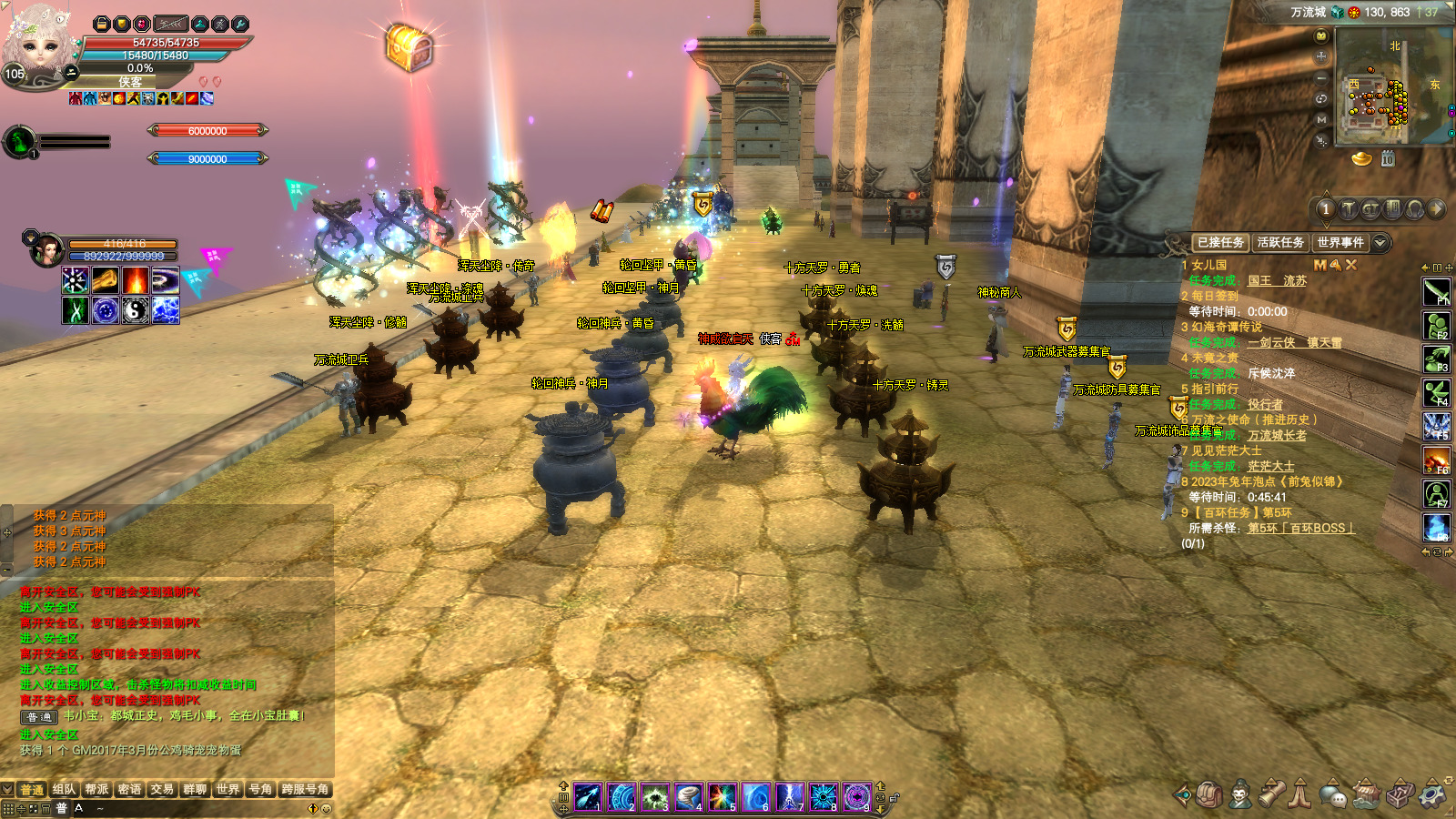Screen dimensions: 1456x819
Task: Open the gold ingot shop icon
Action: coord(1361,159)
